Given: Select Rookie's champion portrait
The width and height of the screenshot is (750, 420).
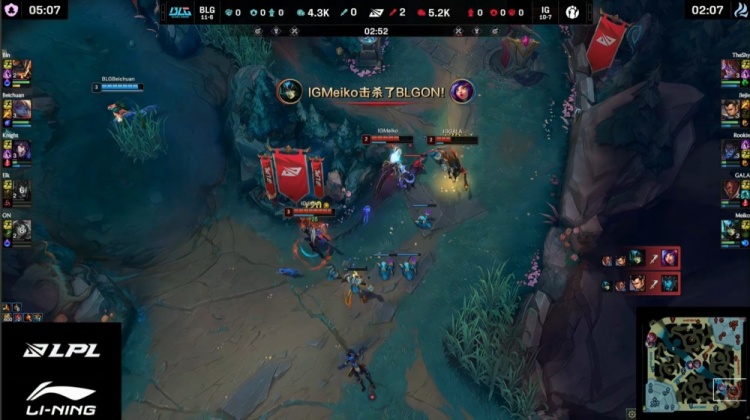Looking at the screenshot, I should (730, 150).
